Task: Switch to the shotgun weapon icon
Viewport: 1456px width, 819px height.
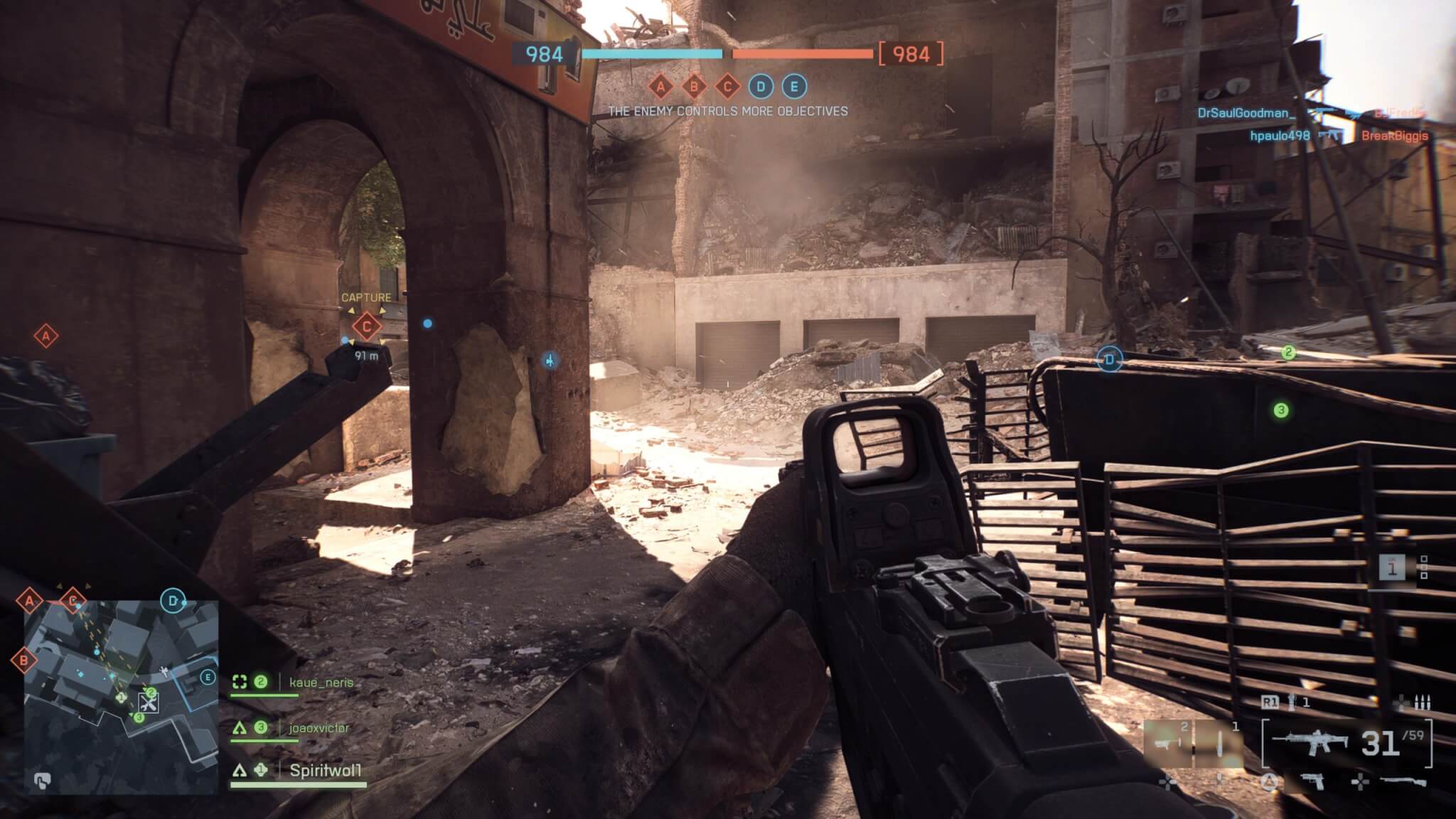Action: click(x=1402, y=782)
